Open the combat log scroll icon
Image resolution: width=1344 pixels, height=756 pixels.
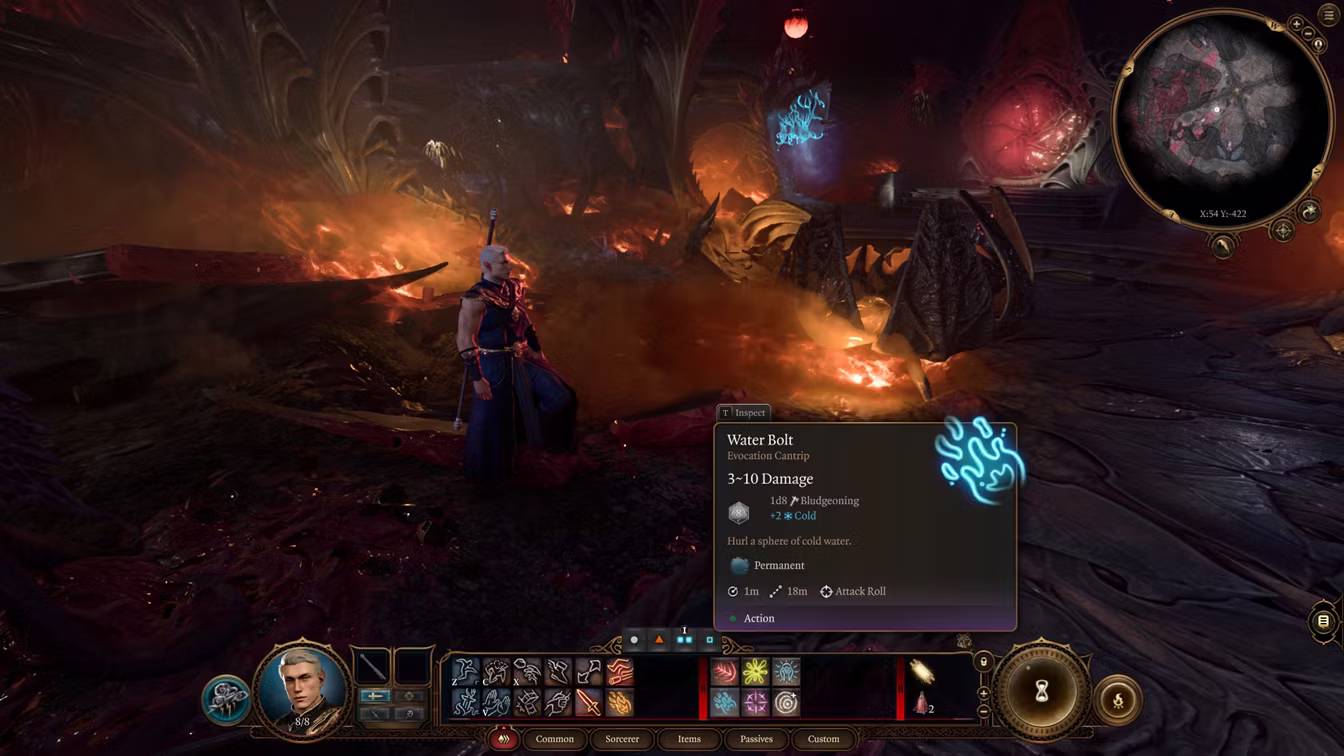1323,621
